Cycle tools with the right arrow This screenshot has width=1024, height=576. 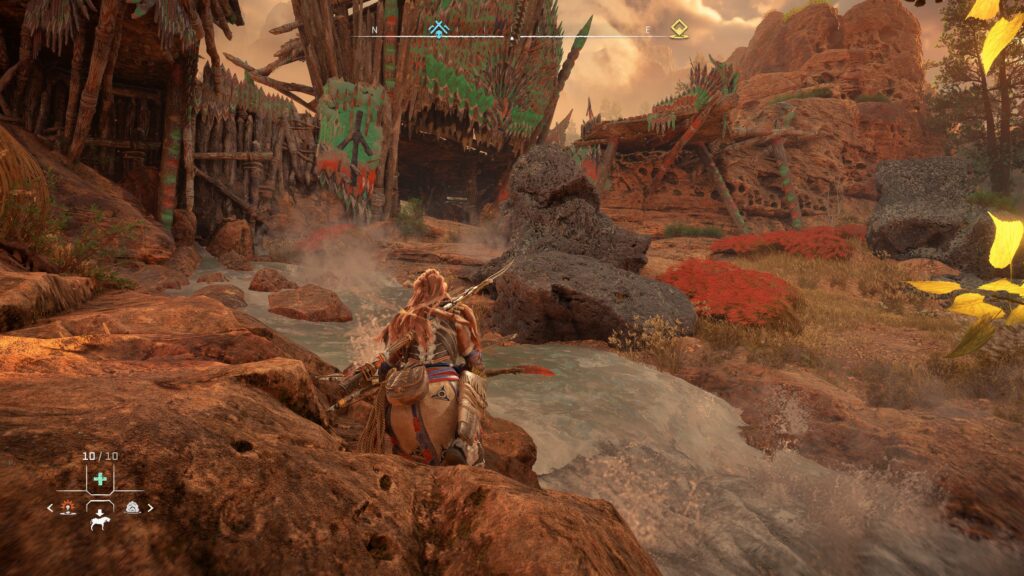pyautogui.click(x=151, y=508)
